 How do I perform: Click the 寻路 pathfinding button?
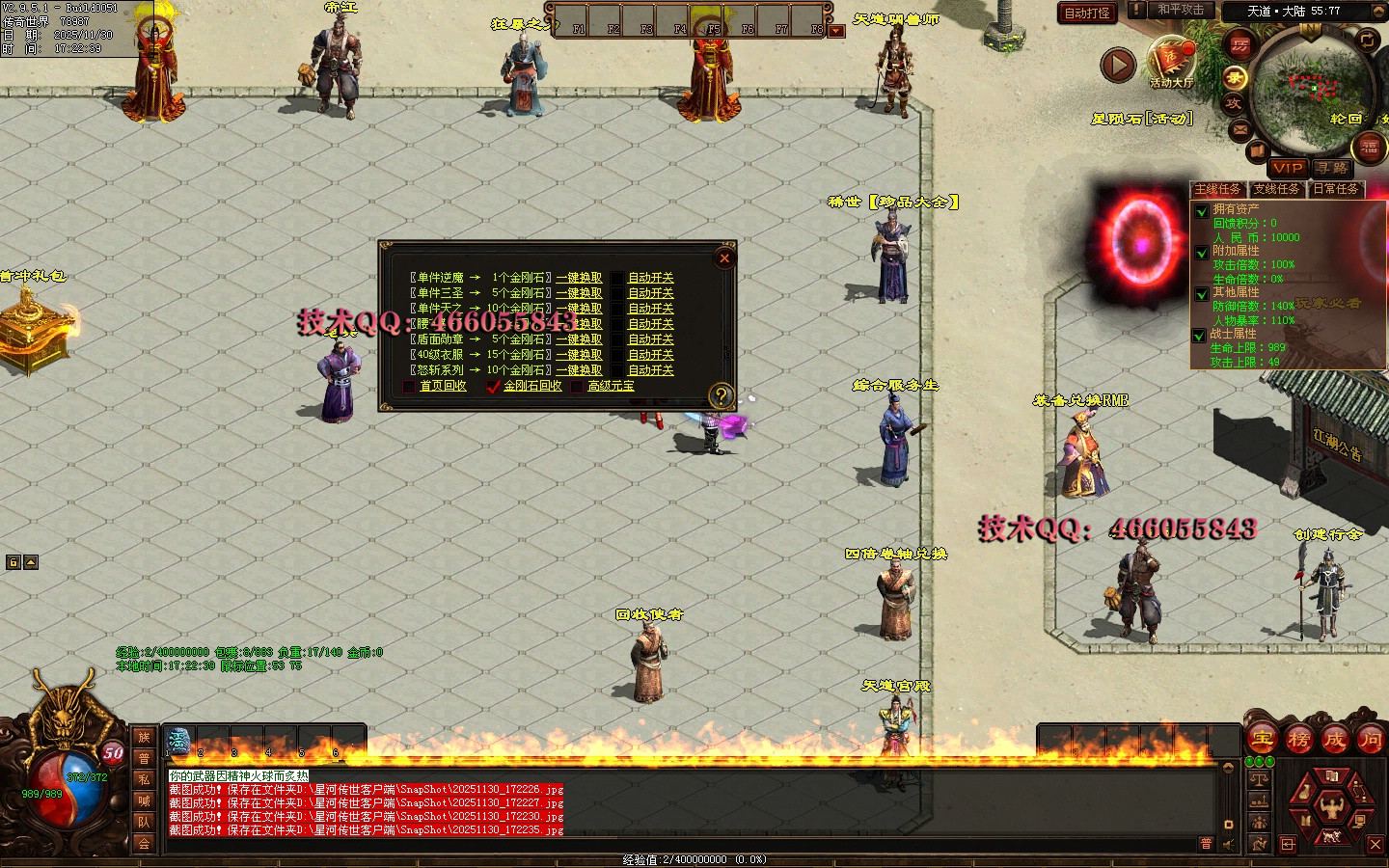pyautogui.click(x=1332, y=168)
